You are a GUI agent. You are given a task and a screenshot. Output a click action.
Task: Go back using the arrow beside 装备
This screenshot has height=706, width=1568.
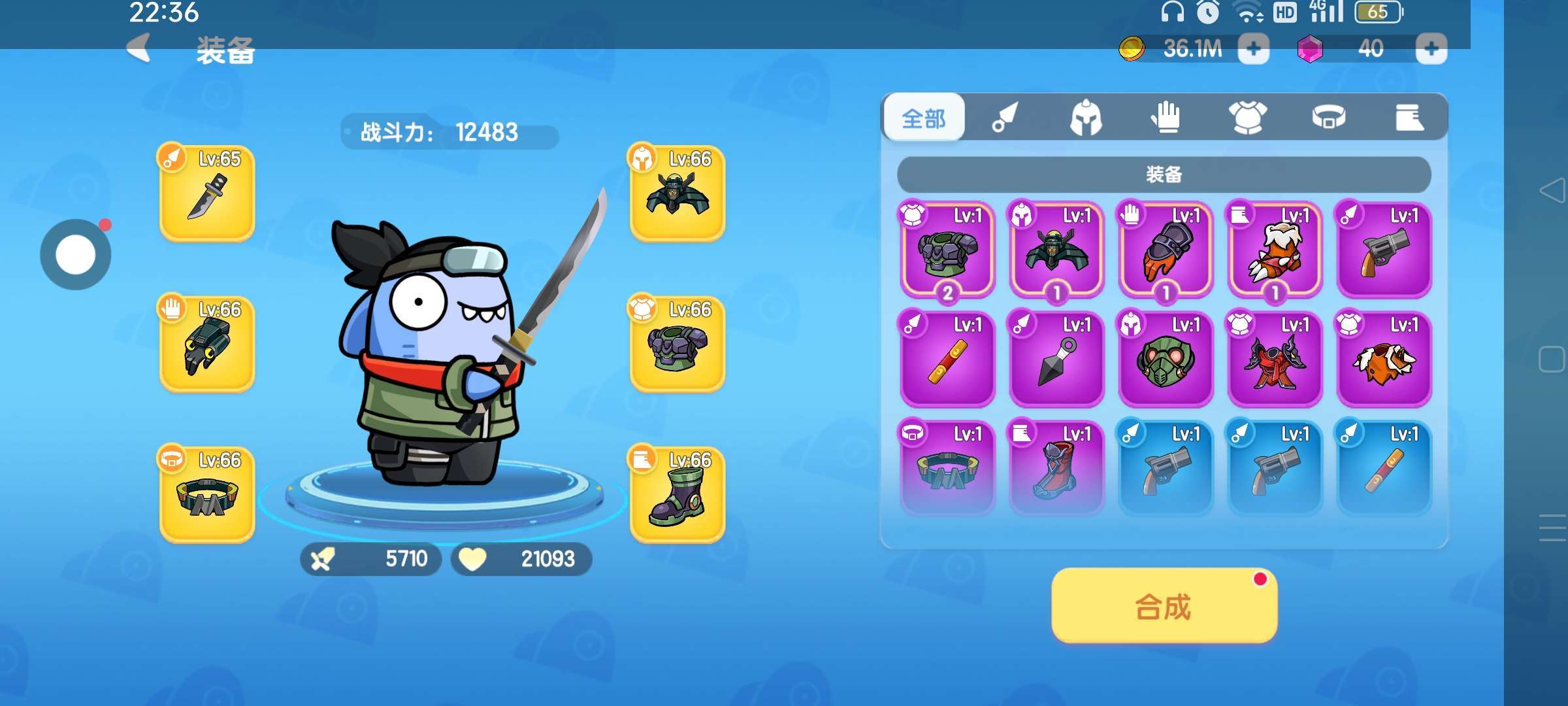click(139, 48)
